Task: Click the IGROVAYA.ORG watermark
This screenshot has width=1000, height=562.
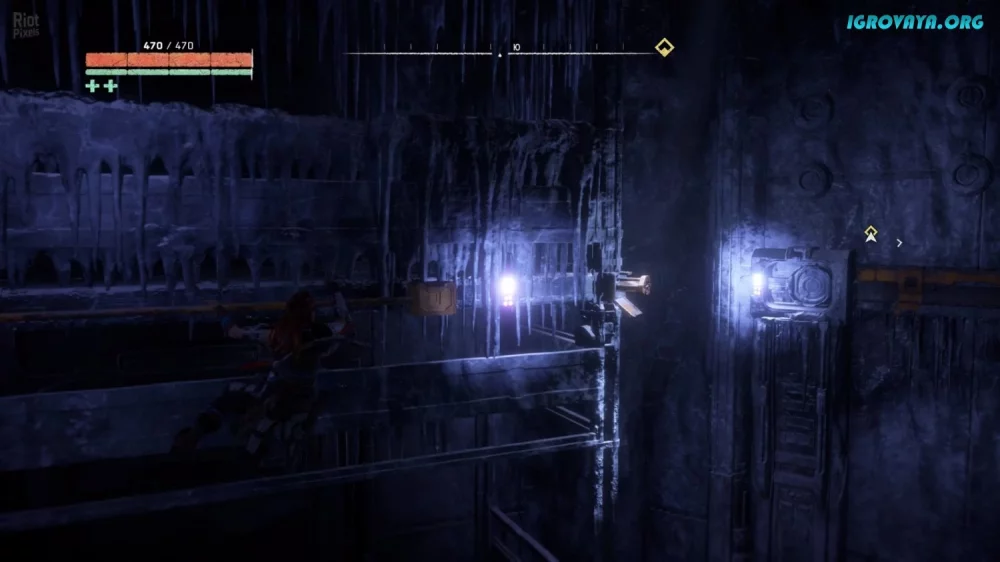Action: (x=915, y=22)
